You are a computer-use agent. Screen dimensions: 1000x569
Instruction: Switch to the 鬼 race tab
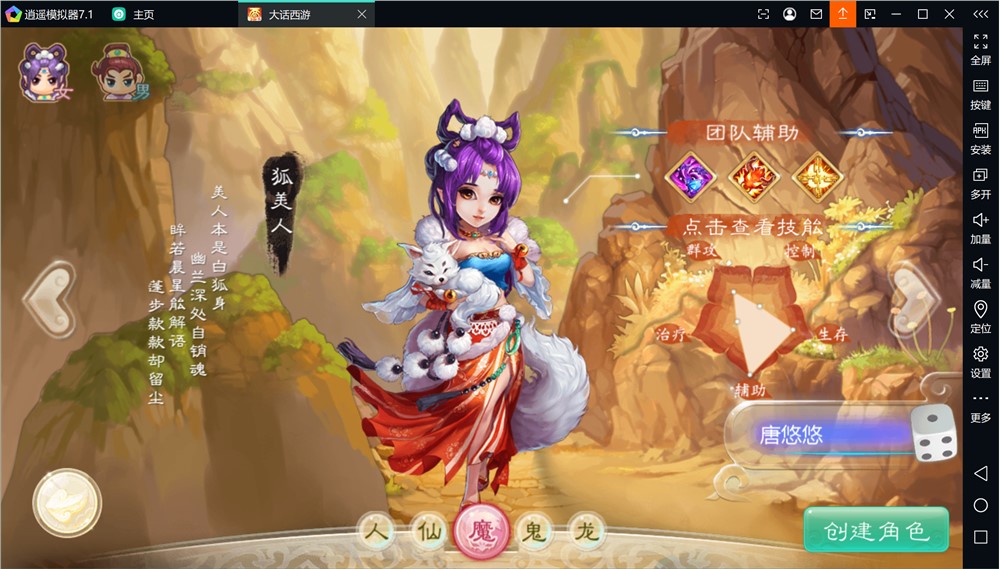click(533, 530)
